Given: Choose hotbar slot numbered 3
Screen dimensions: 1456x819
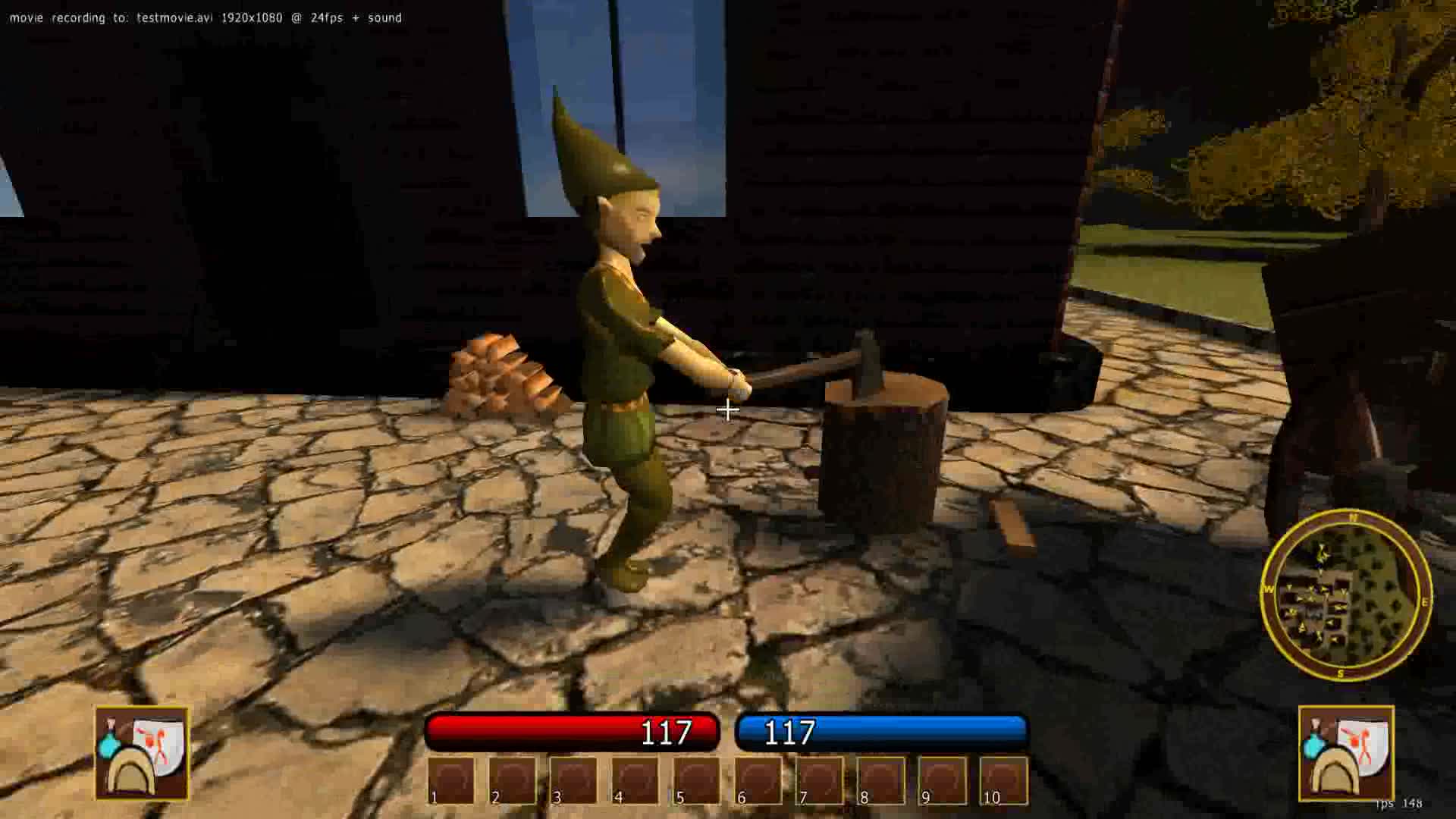Looking at the screenshot, I should click(574, 780).
